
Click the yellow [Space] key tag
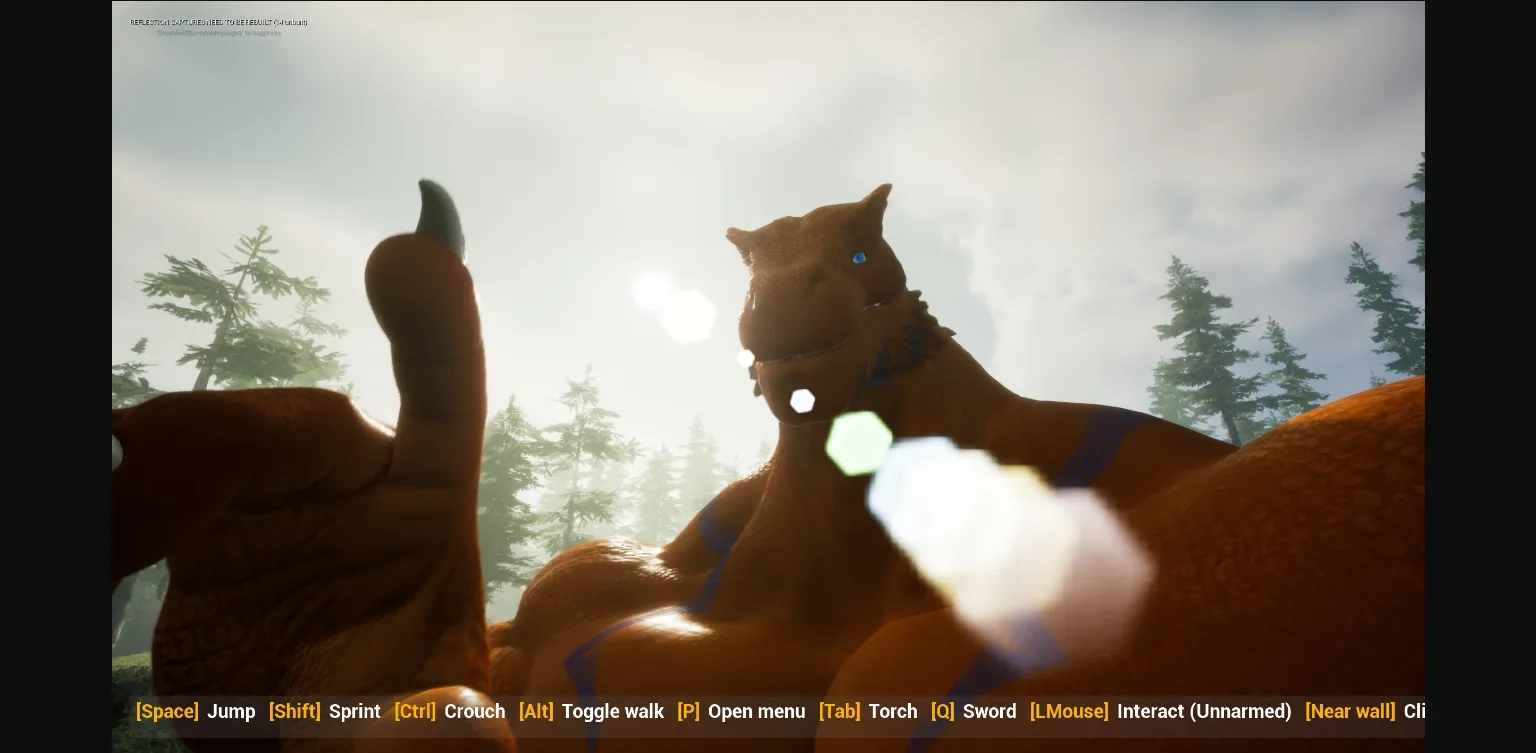coord(167,711)
